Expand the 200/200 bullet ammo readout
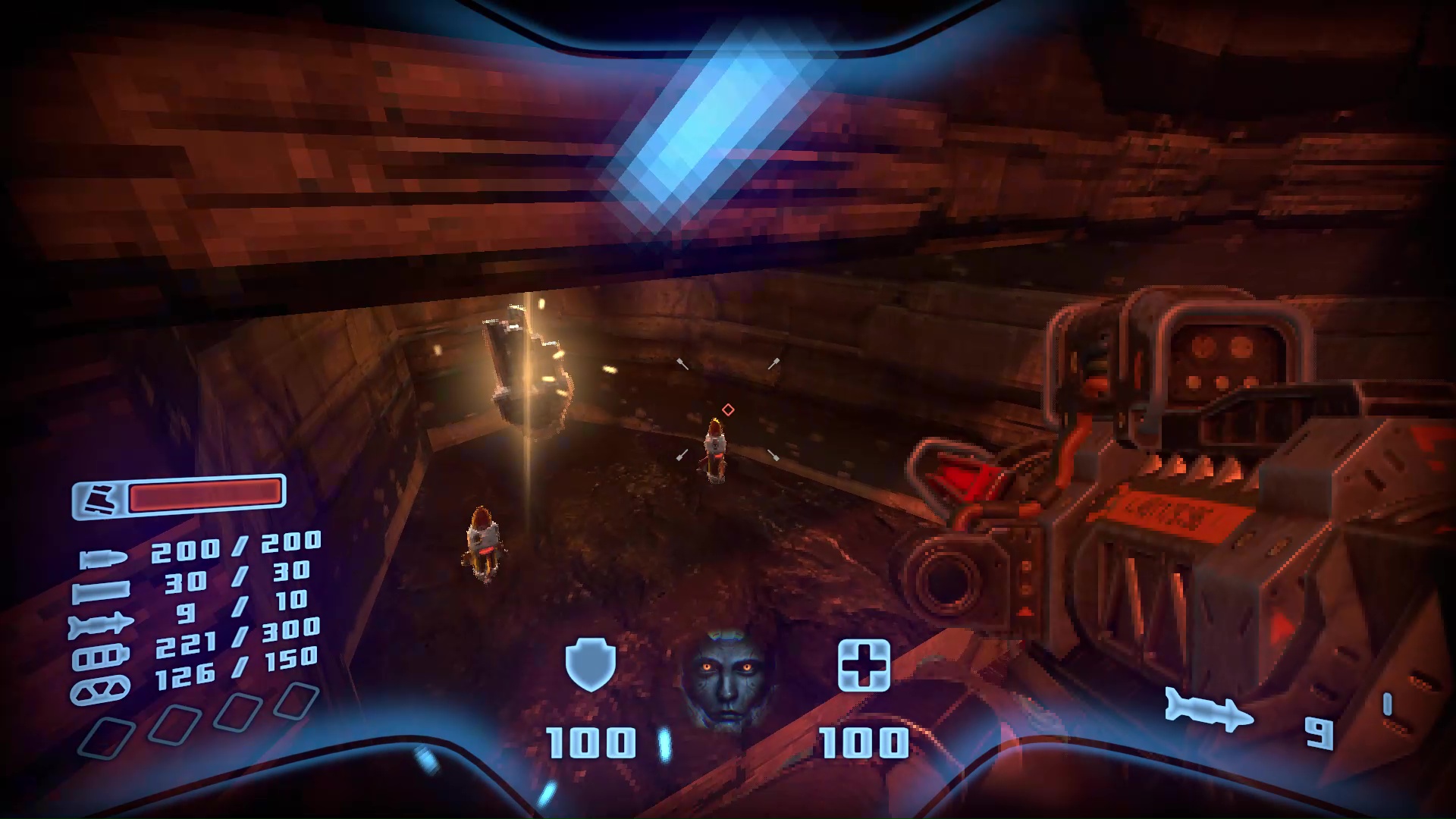This screenshot has width=1456, height=819. point(235,548)
